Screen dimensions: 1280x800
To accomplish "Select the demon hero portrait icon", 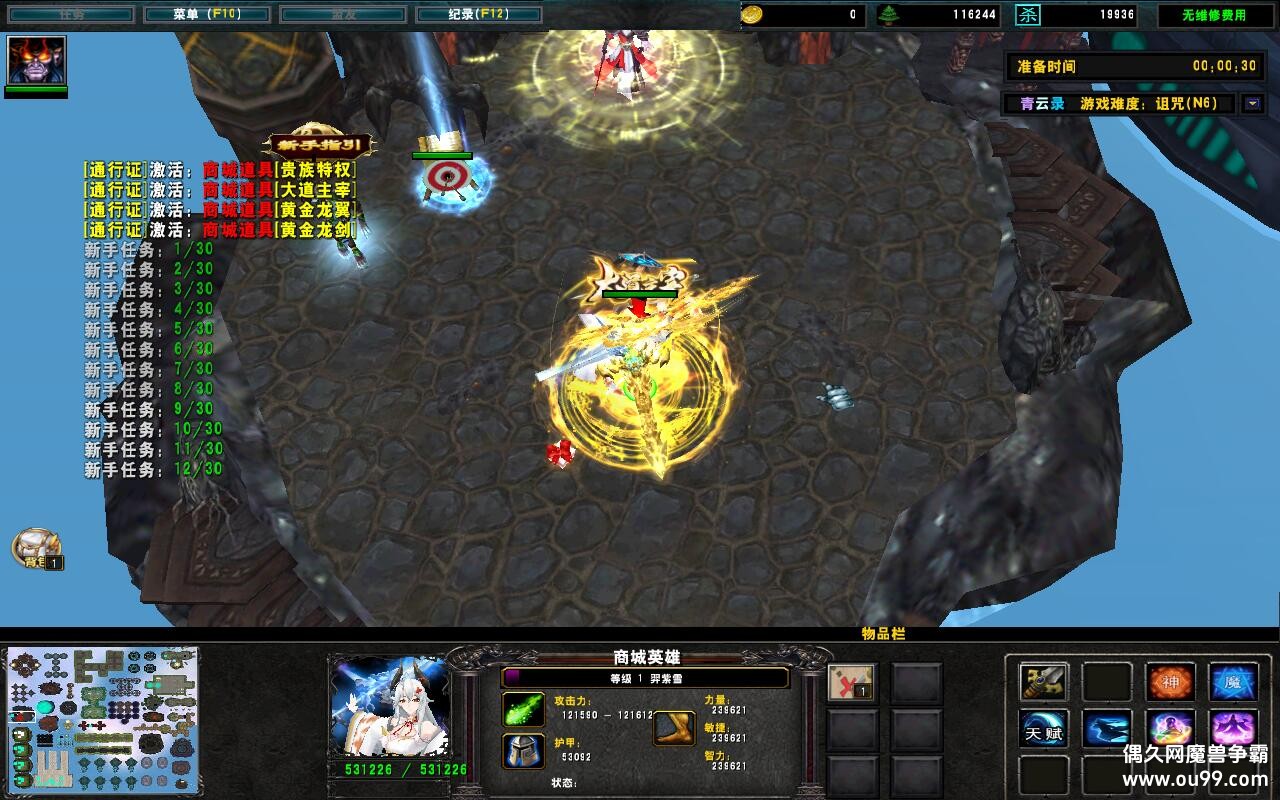I will (x=36, y=60).
